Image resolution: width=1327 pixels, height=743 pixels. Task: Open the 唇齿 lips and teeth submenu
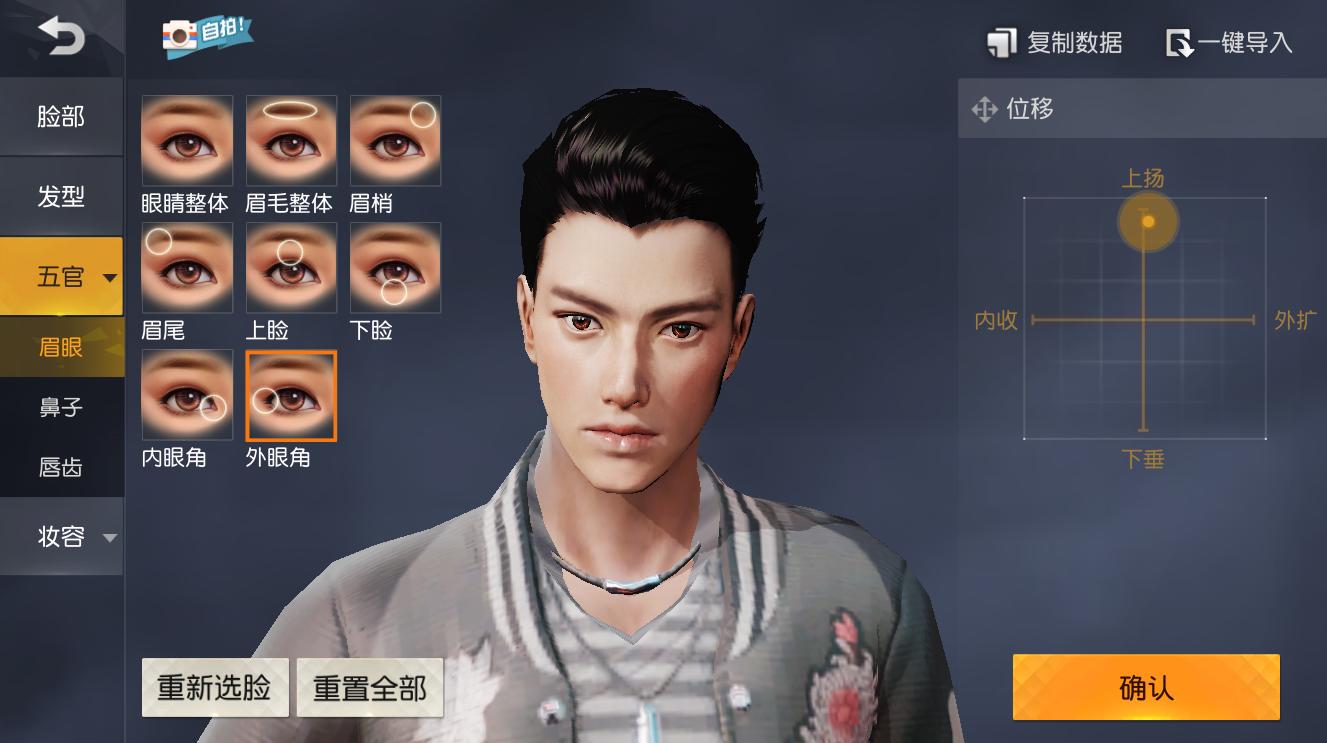pyautogui.click(x=61, y=467)
